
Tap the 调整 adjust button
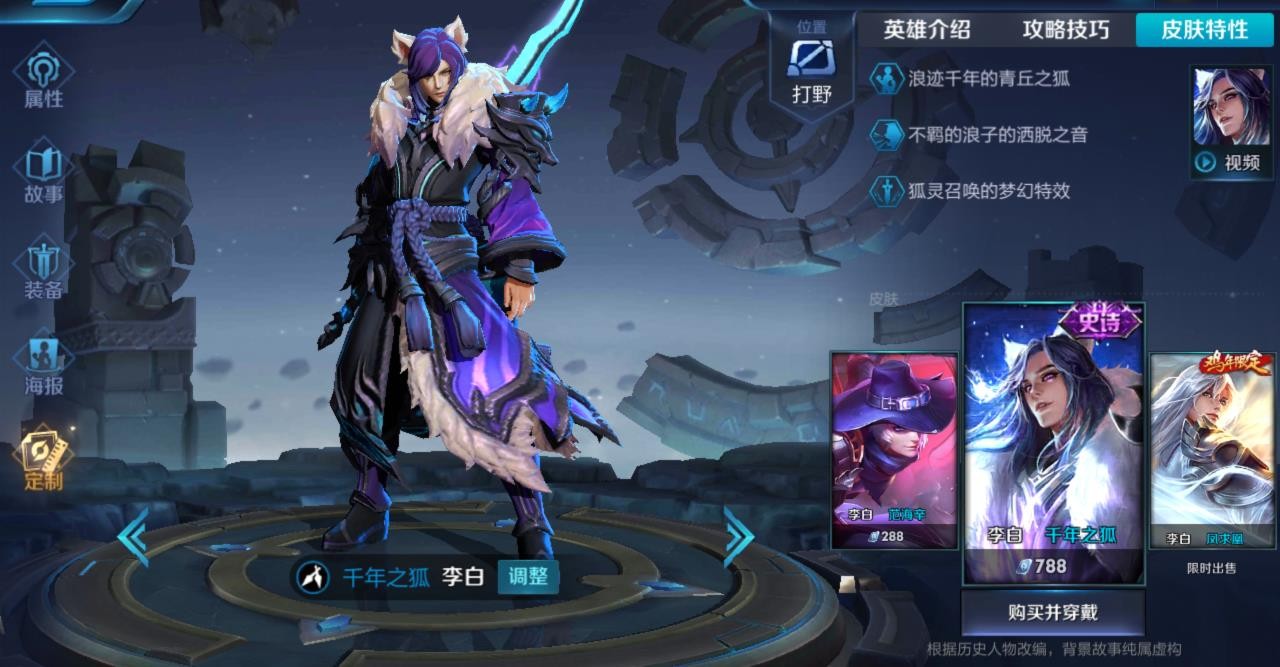[528, 576]
